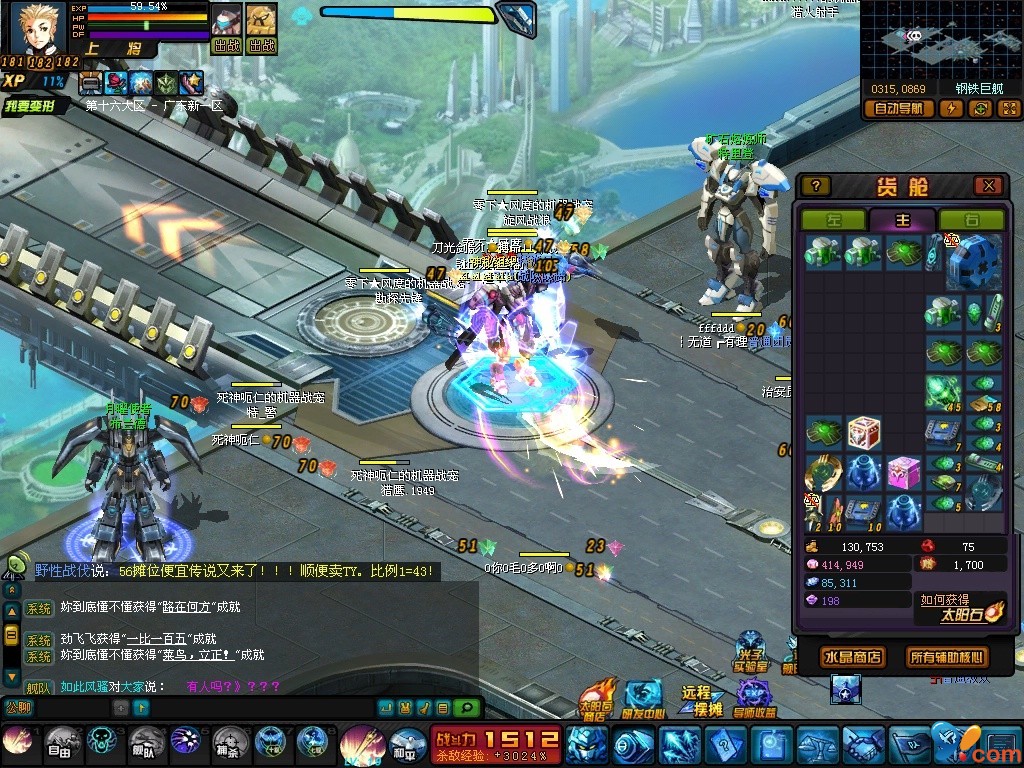
Task: Open the 水晶商店 crystal shop
Action: tap(851, 657)
